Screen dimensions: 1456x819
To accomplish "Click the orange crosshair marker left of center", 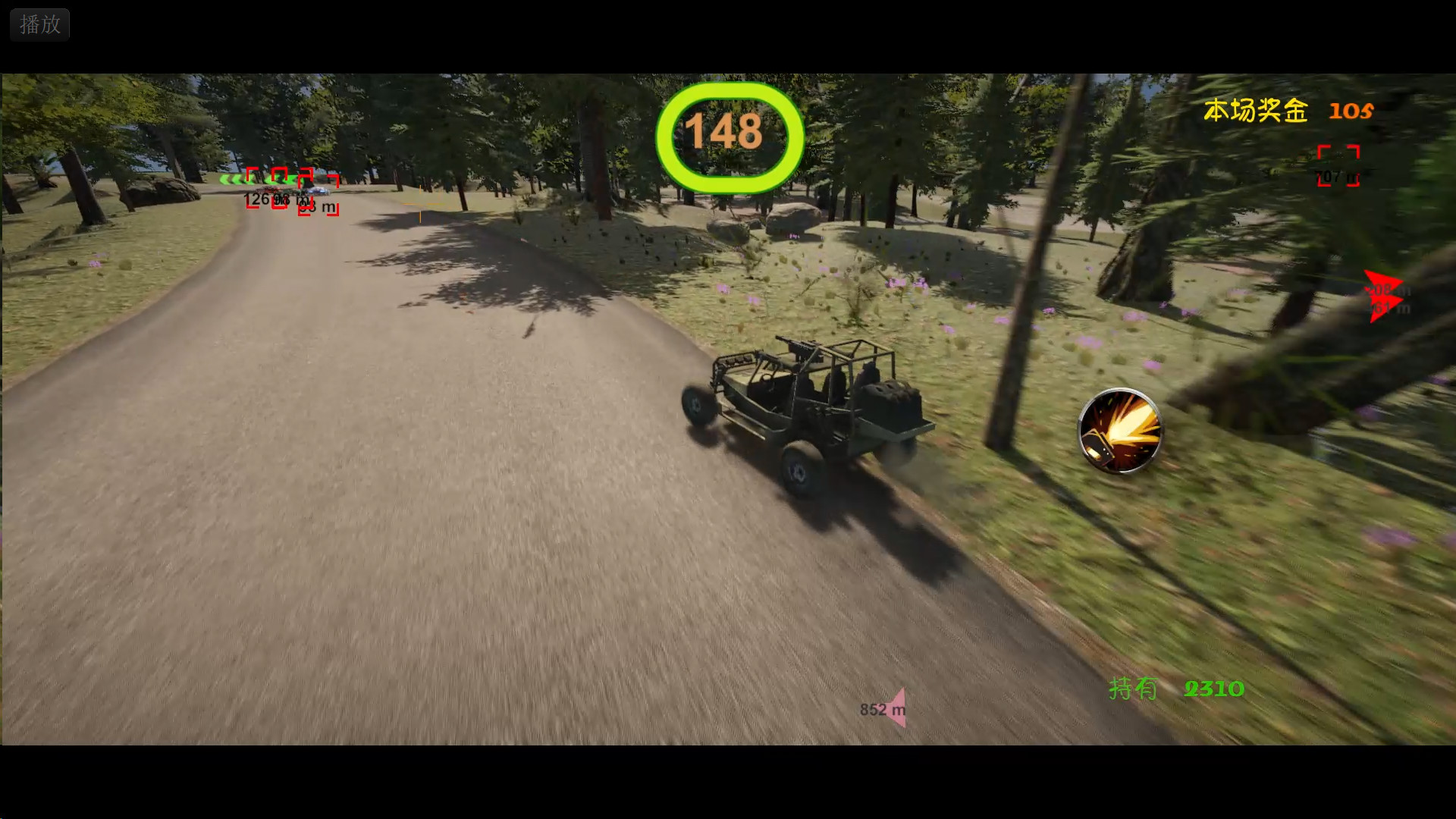I will (x=420, y=204).
